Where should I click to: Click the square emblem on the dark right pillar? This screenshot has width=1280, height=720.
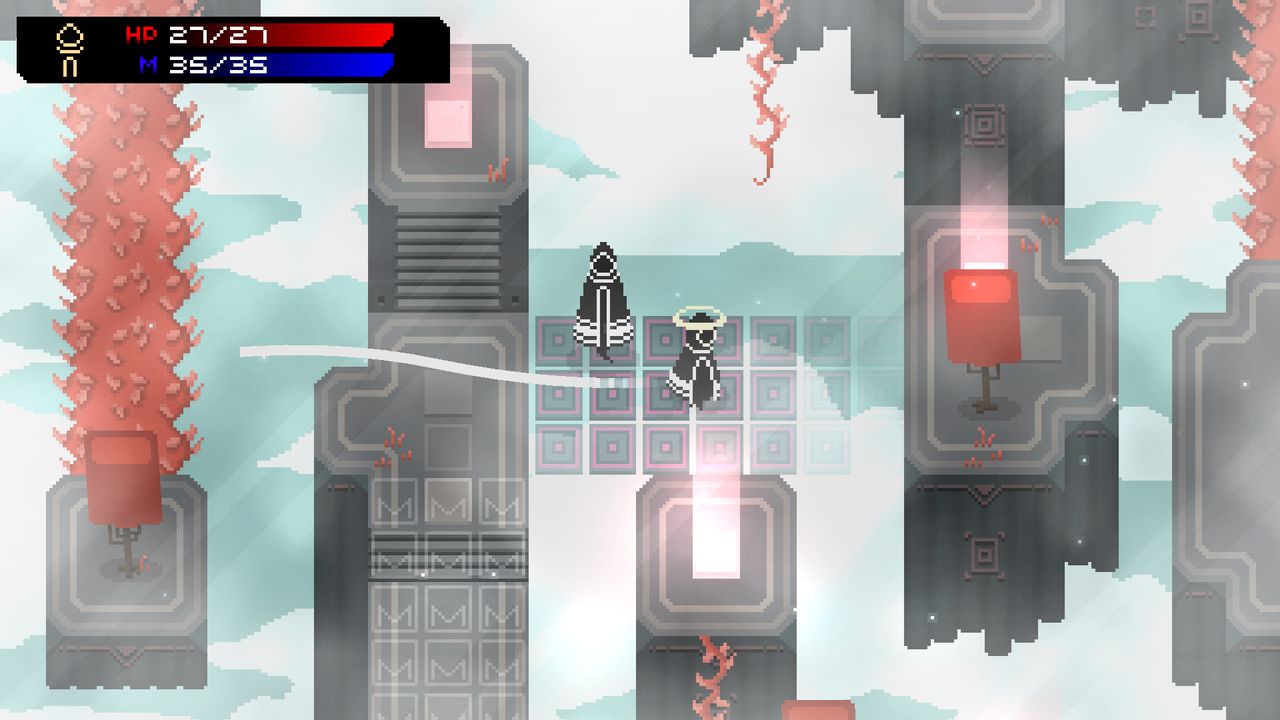[984, 127]
